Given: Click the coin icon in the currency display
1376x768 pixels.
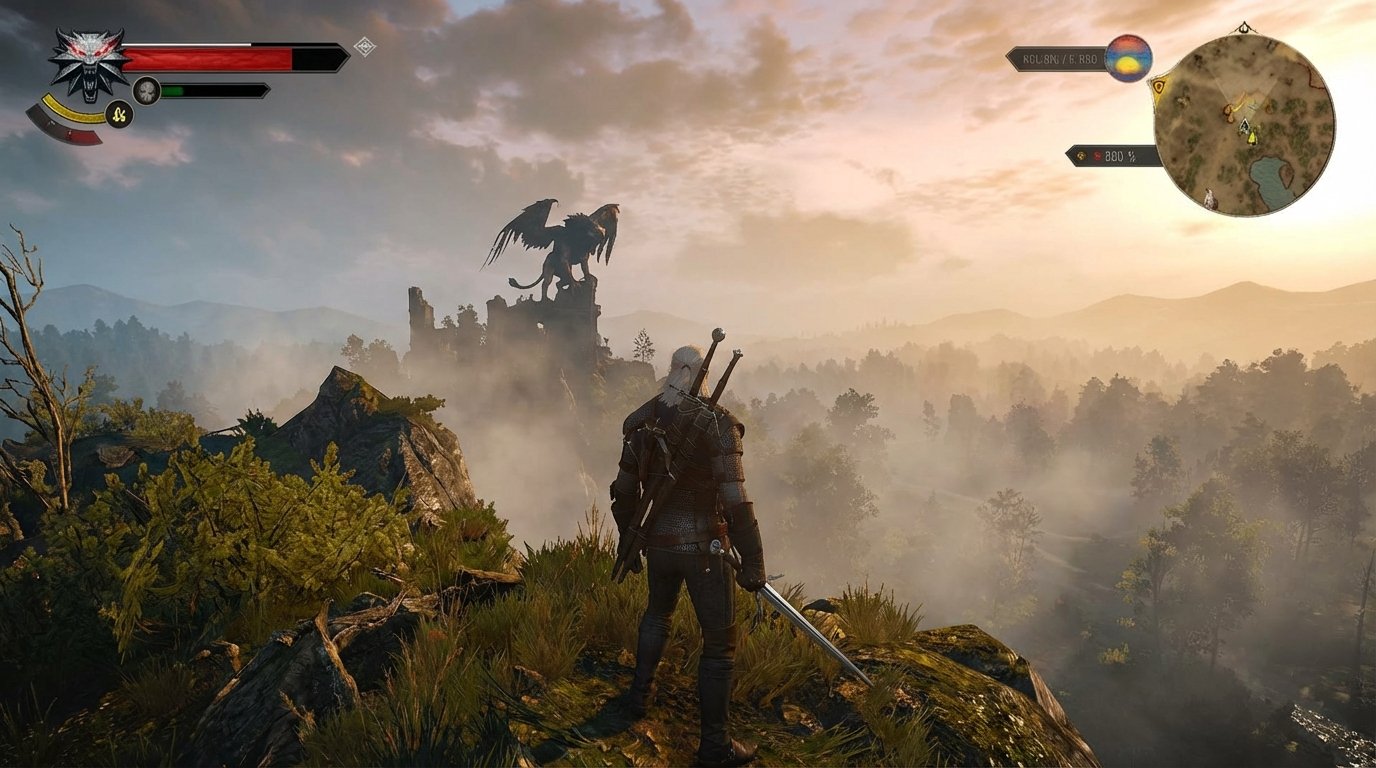Looking at the screenshot, I should point(1082,155).
